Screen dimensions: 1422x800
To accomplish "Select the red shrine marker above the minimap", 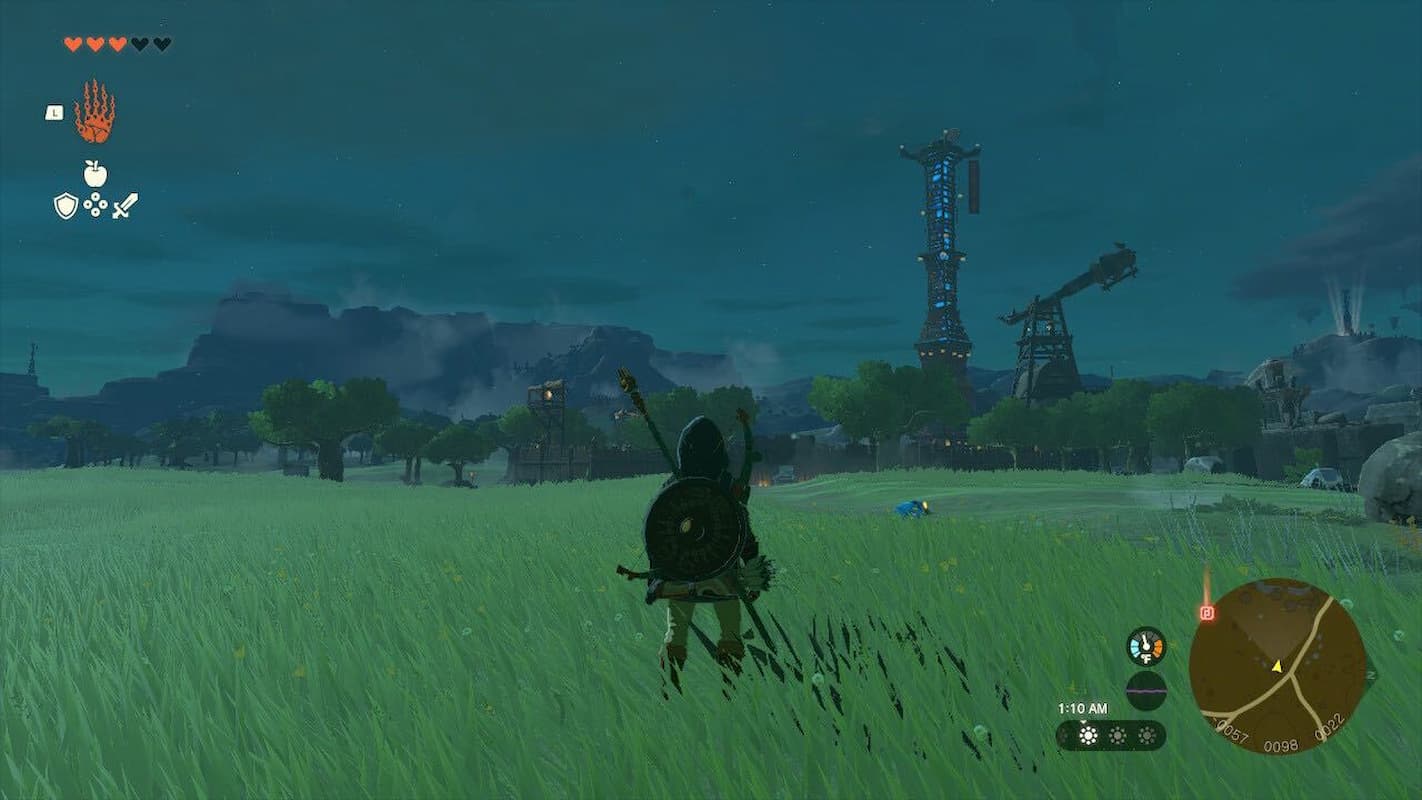I will [1207, 613].
